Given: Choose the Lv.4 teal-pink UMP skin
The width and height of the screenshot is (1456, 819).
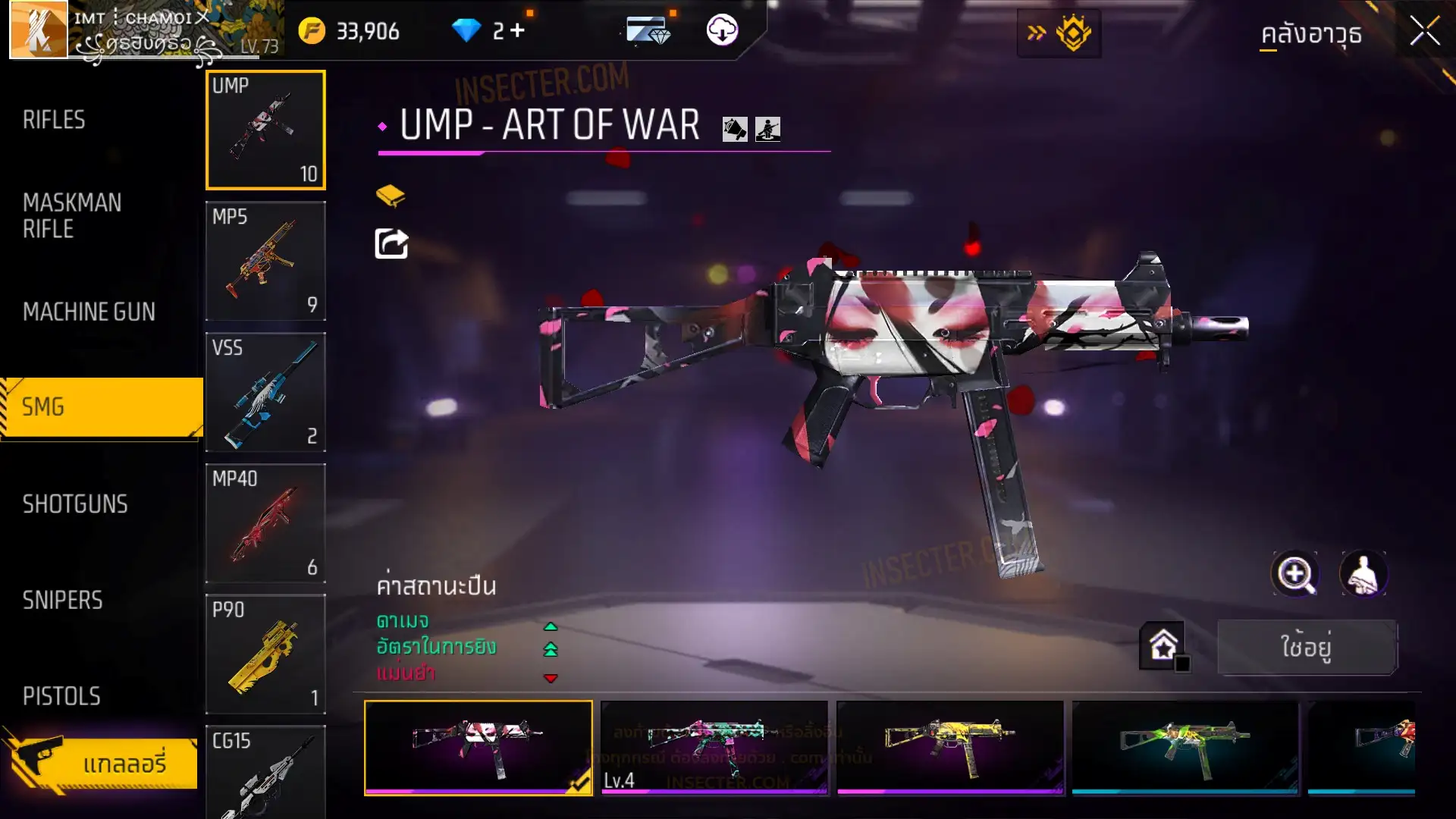Looking at the screenshot, I should (x=714, y=747).
